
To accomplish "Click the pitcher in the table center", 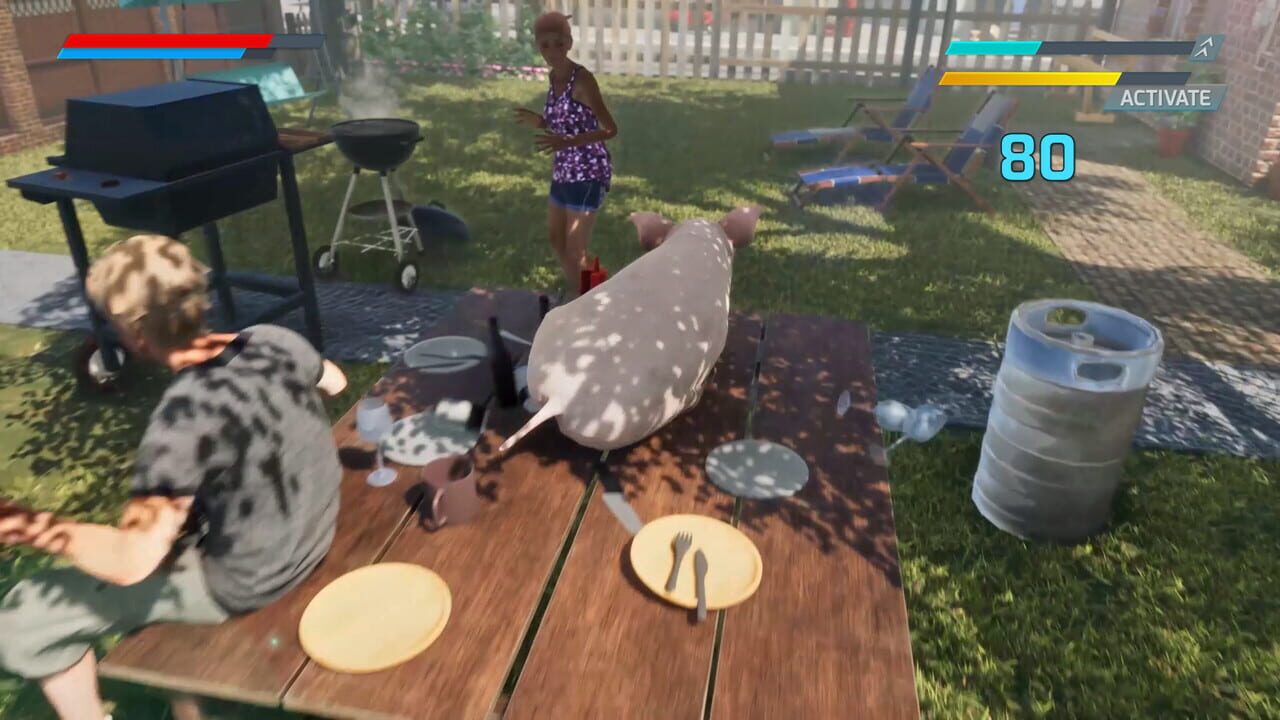I will pos(447,490).
